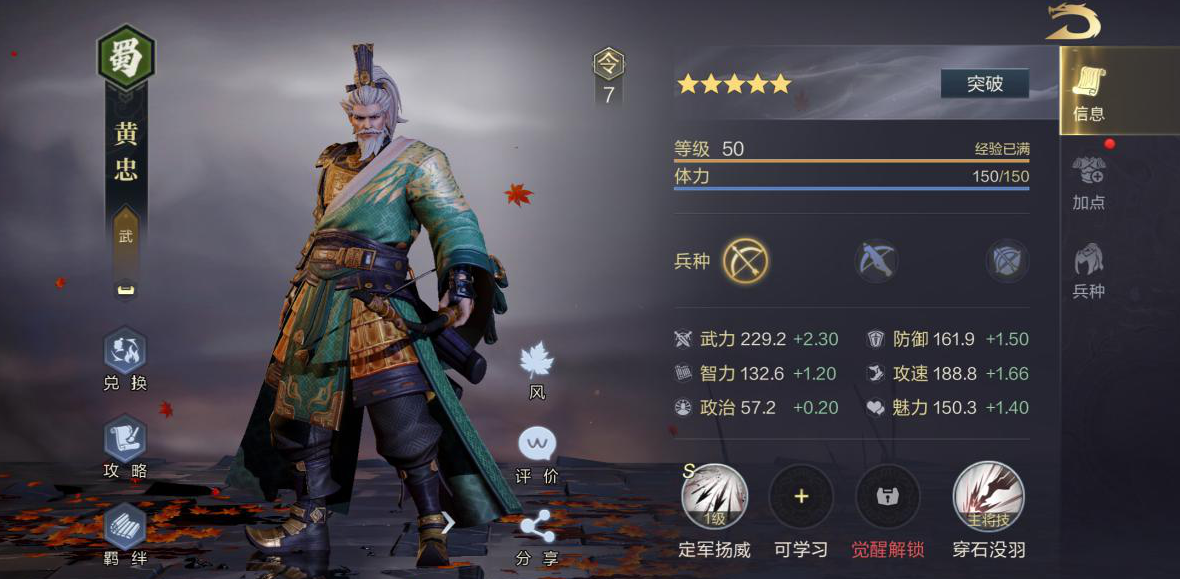Tap the locked 觉醒解锁 awakening slot
The height and width of the screenshot is (579, 1180).
click(888, 497)
